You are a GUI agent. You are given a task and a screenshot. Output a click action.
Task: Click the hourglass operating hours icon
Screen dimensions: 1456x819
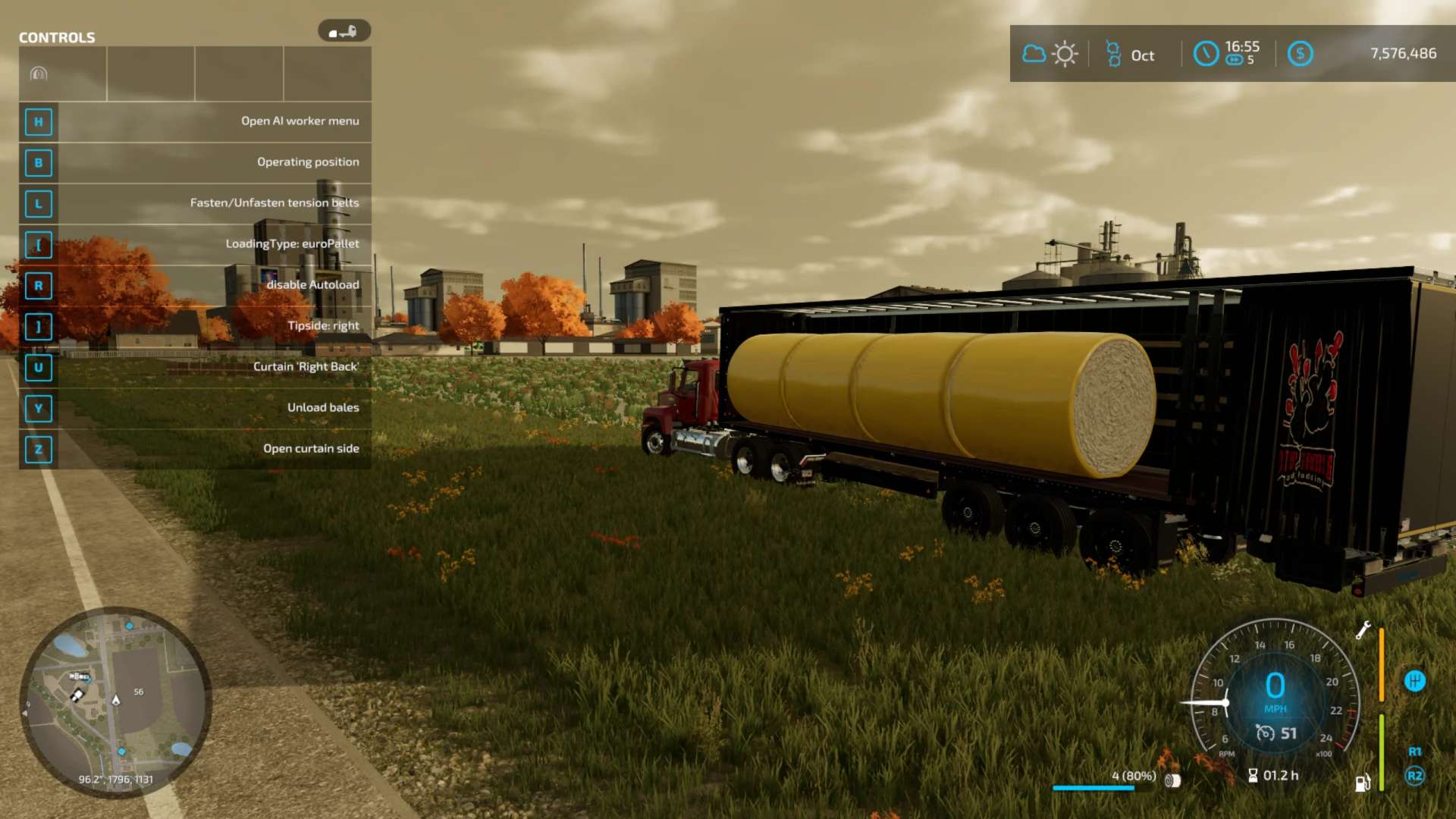(1253, 775)
